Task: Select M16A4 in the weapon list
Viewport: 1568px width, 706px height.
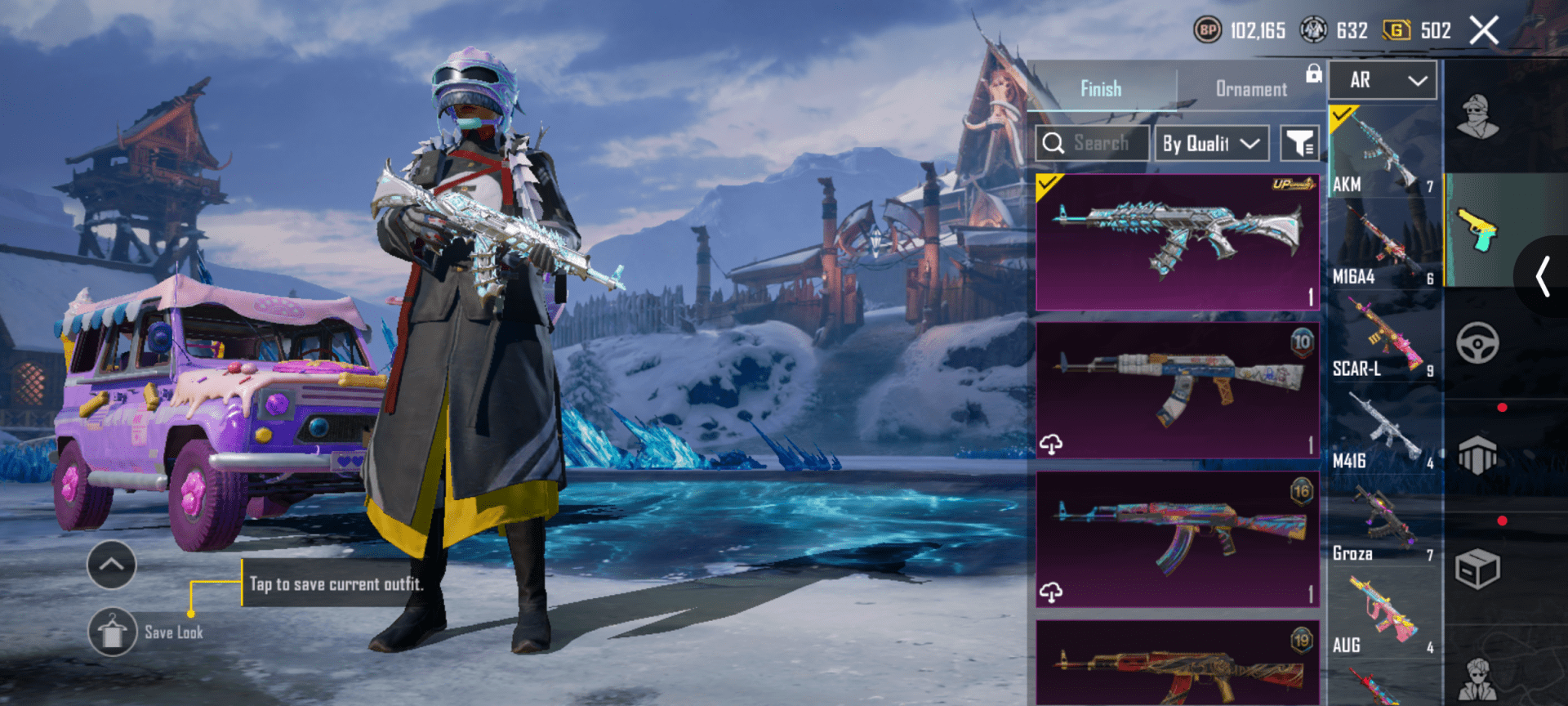Action: [1383, 244]
